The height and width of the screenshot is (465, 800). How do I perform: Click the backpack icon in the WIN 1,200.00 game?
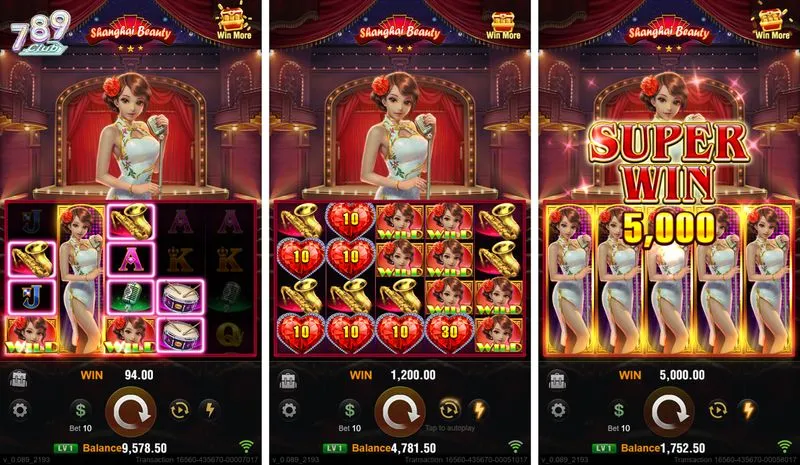[287, 376]
